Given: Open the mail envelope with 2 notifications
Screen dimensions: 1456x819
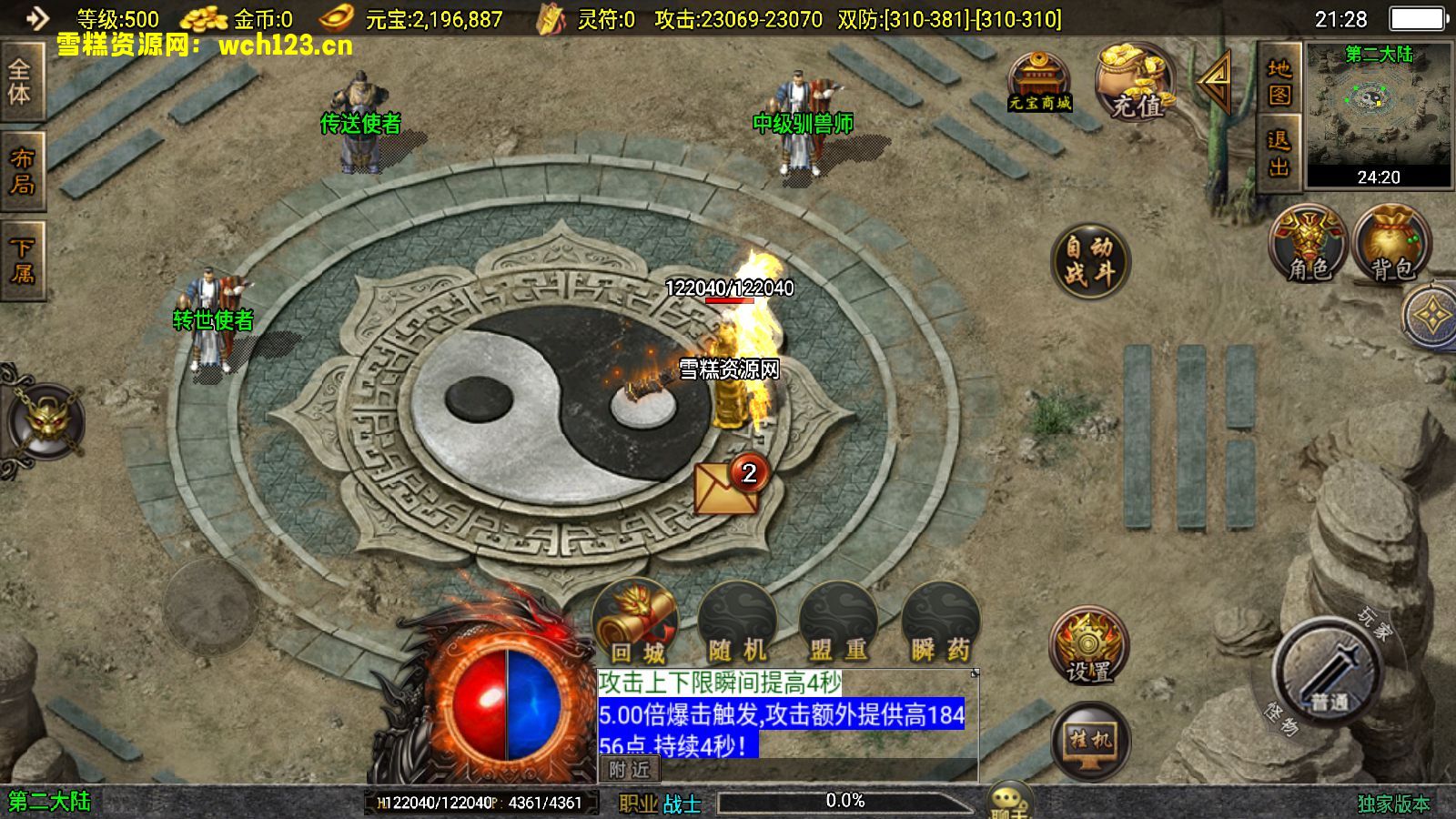Looking at the screenshot, I should [x=726, y=487].
